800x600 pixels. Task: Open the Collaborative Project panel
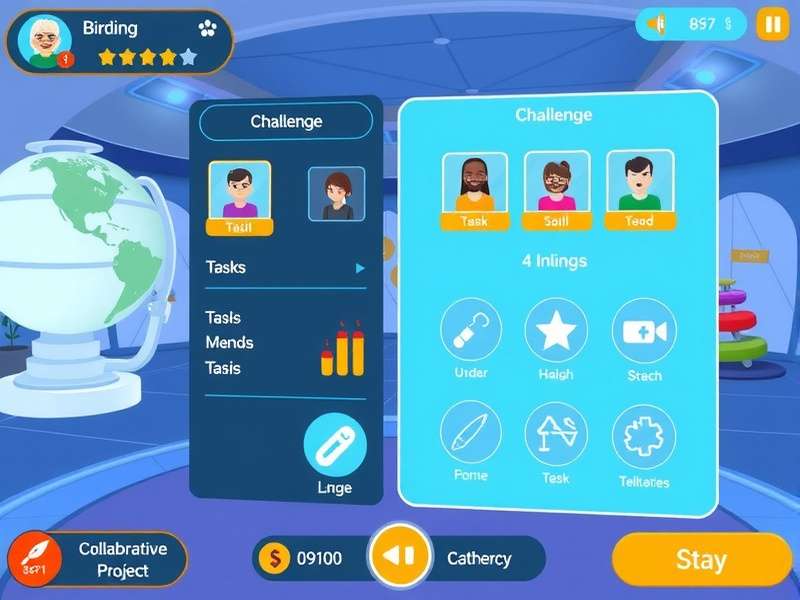(100, 559)
